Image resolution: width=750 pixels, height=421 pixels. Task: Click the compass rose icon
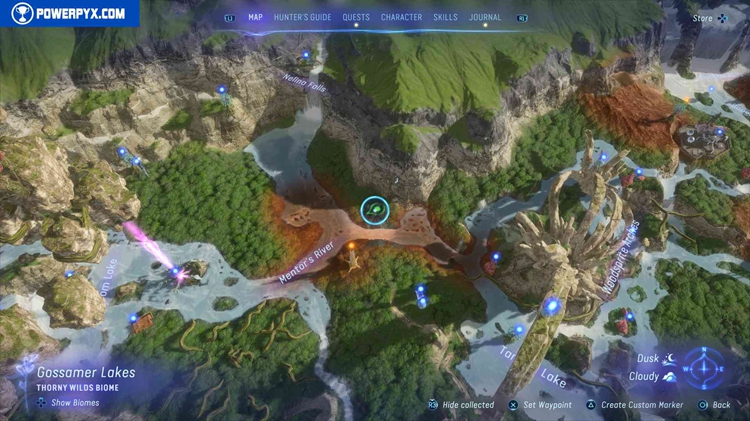coord(707,367)
